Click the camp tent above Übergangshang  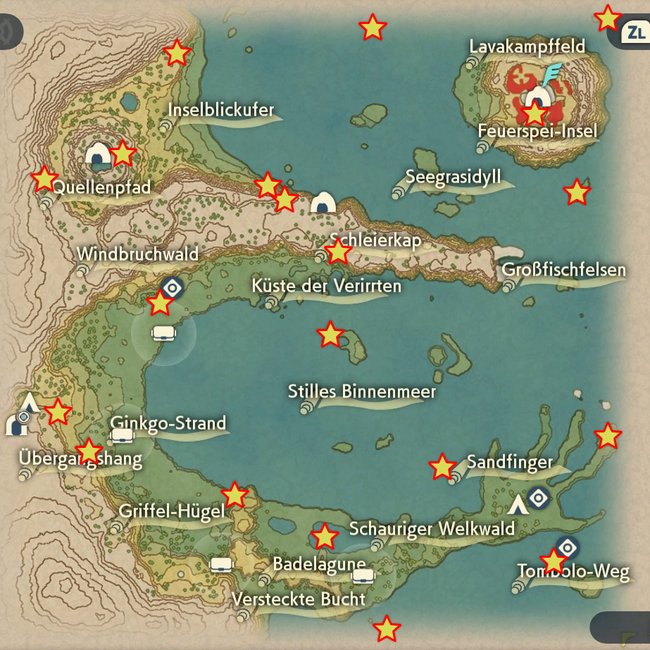point(30,403)
